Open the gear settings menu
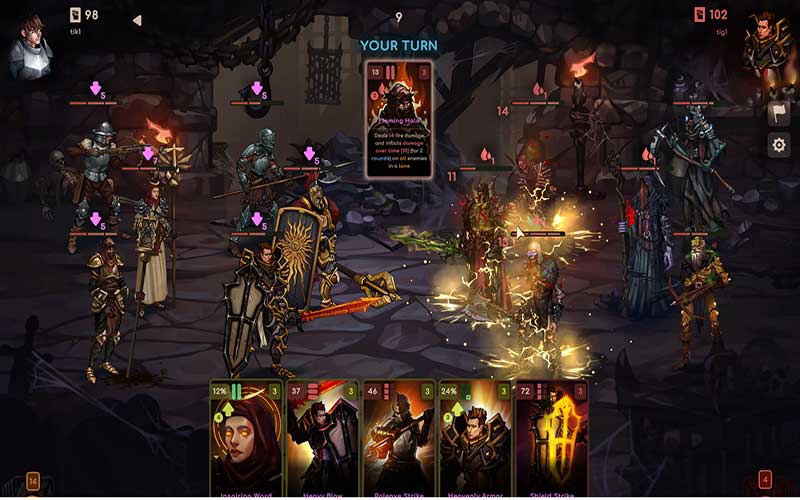800x500 pixels. click(779, 146)
